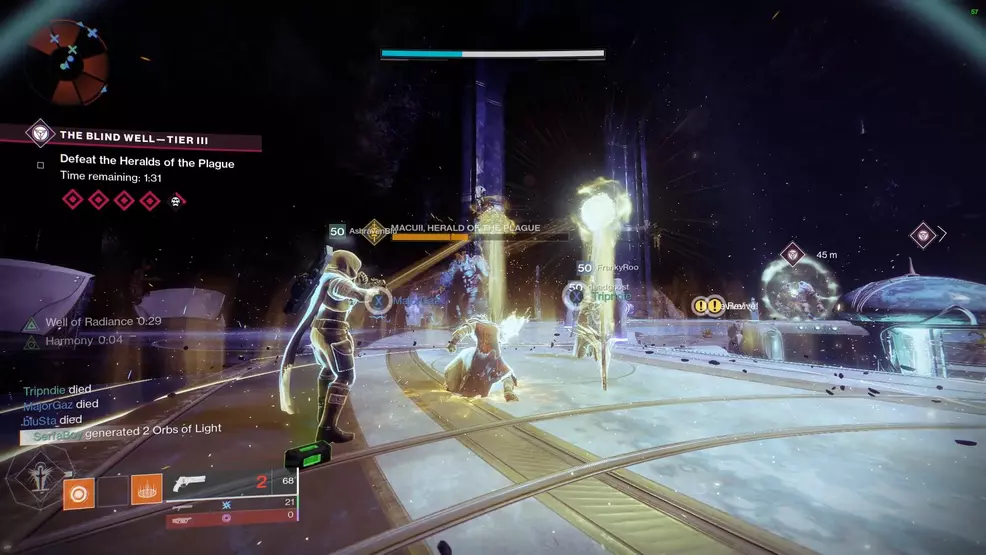The image size is (986, 555).
Task: Select the skull boss stage icon
Action: pos(176,201)
